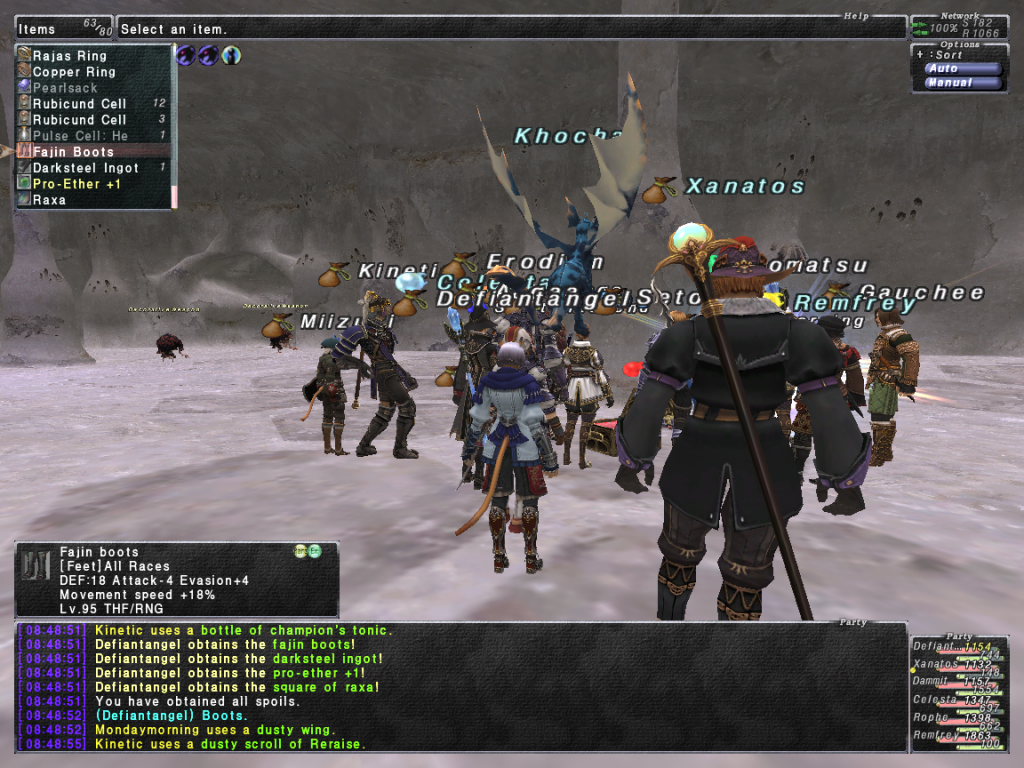Select the Pro-Ether +1 item
1024x768 pixels.
(78, 184)
